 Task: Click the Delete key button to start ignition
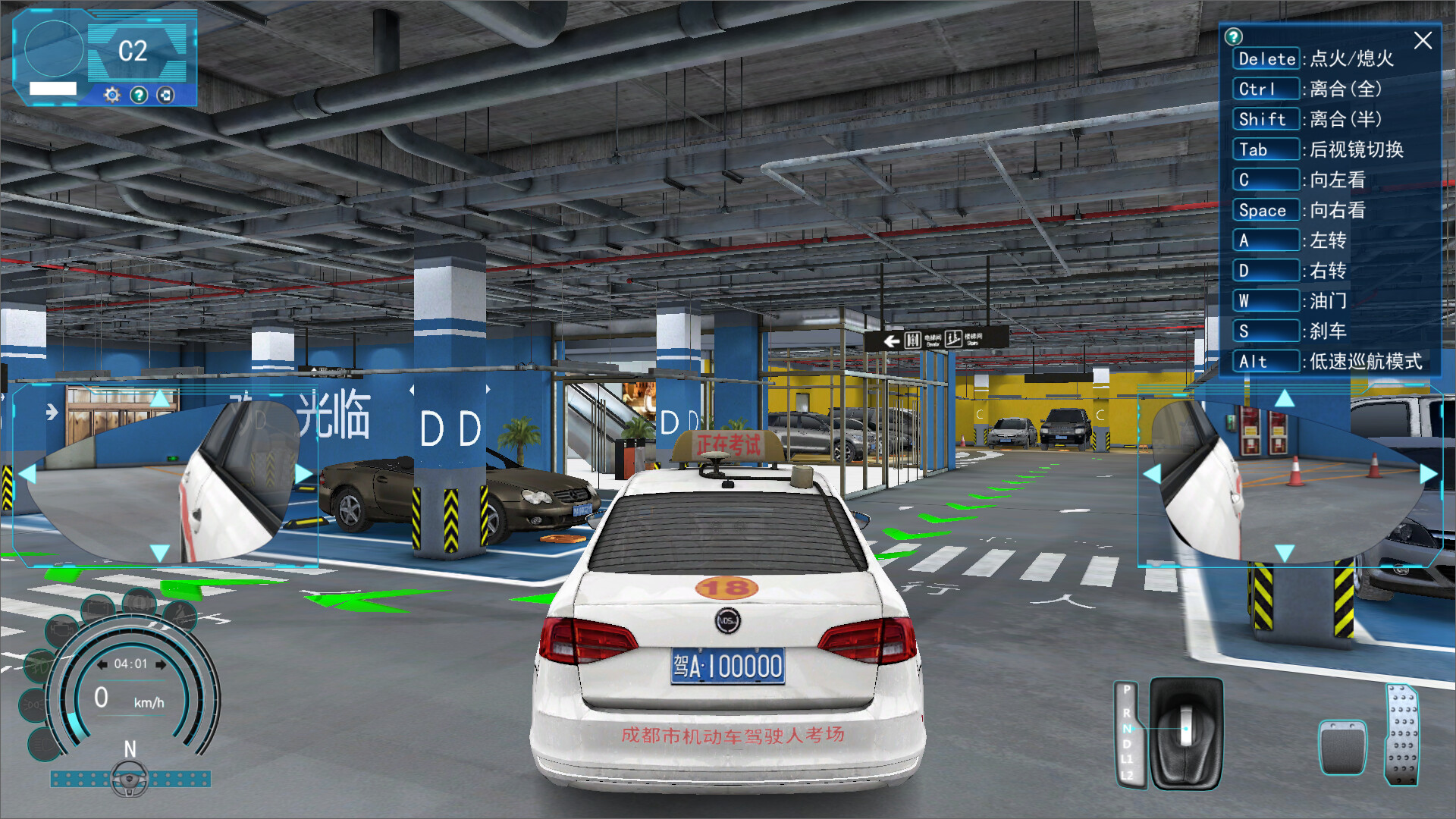click(x=1265, y=59)
